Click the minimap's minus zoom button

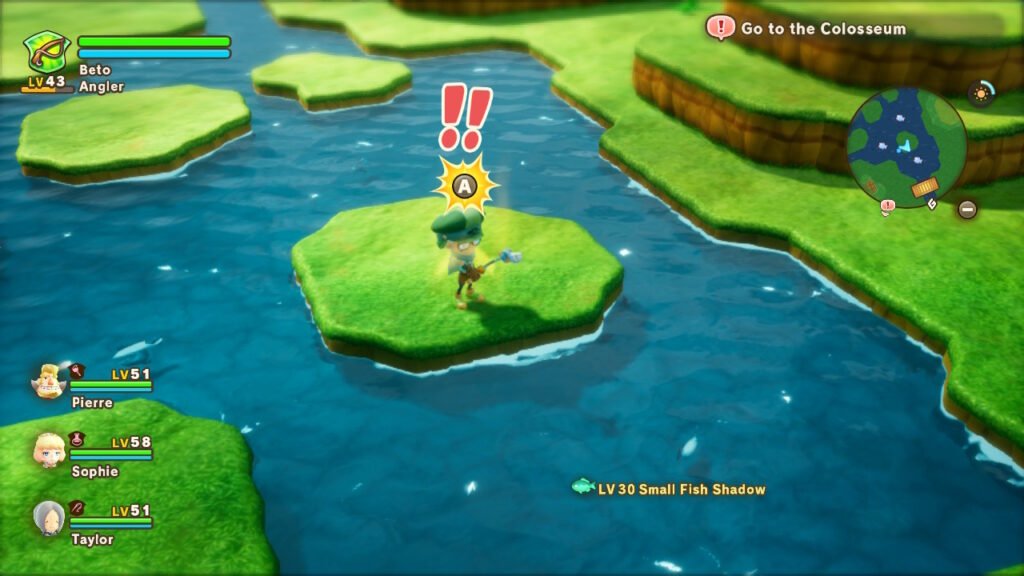967,209
